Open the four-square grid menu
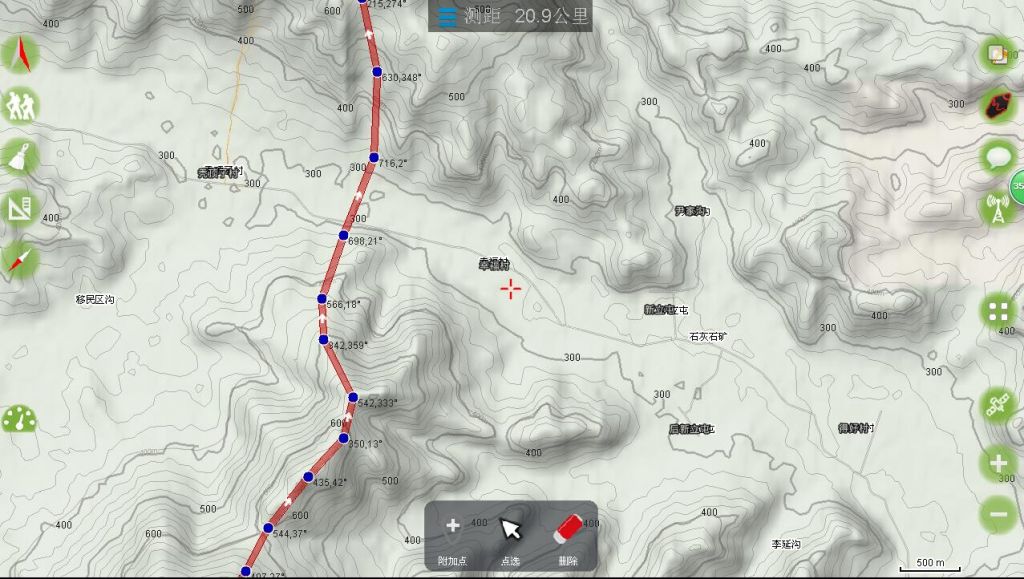 click(998, 312)
